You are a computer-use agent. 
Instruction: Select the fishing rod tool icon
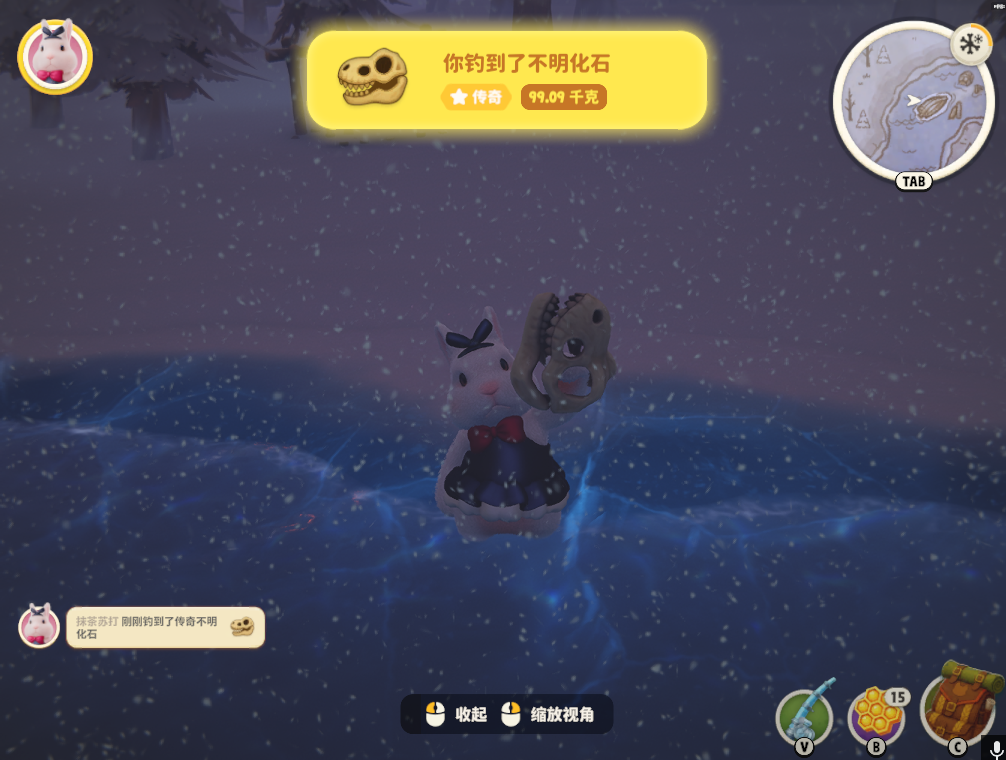804,714
